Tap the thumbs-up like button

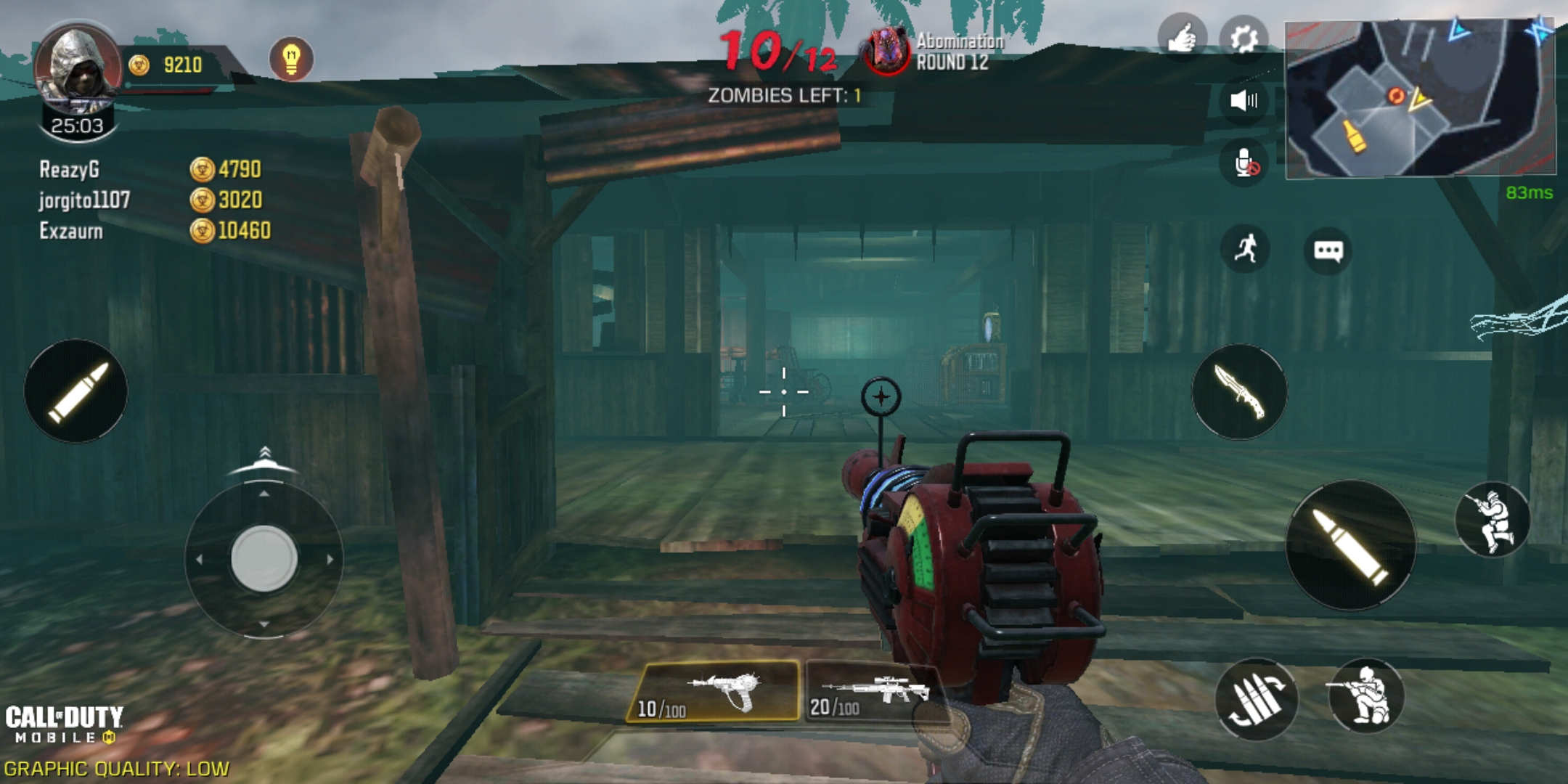(1182, 38)
